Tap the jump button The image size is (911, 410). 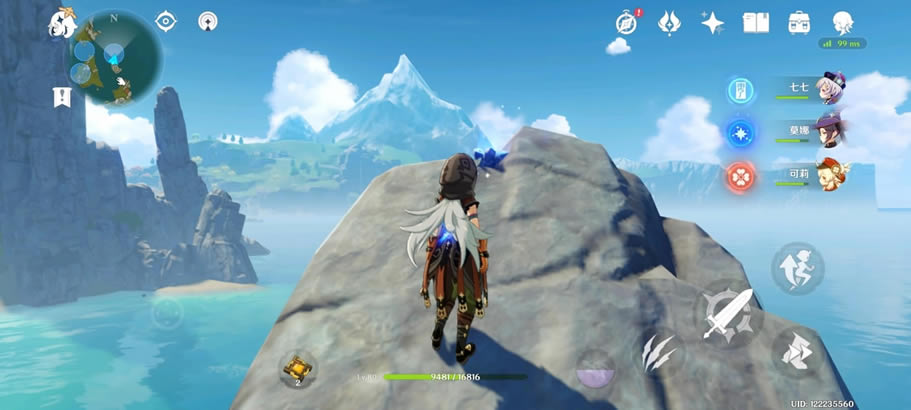pyautogui.click(x=797, y=351)
